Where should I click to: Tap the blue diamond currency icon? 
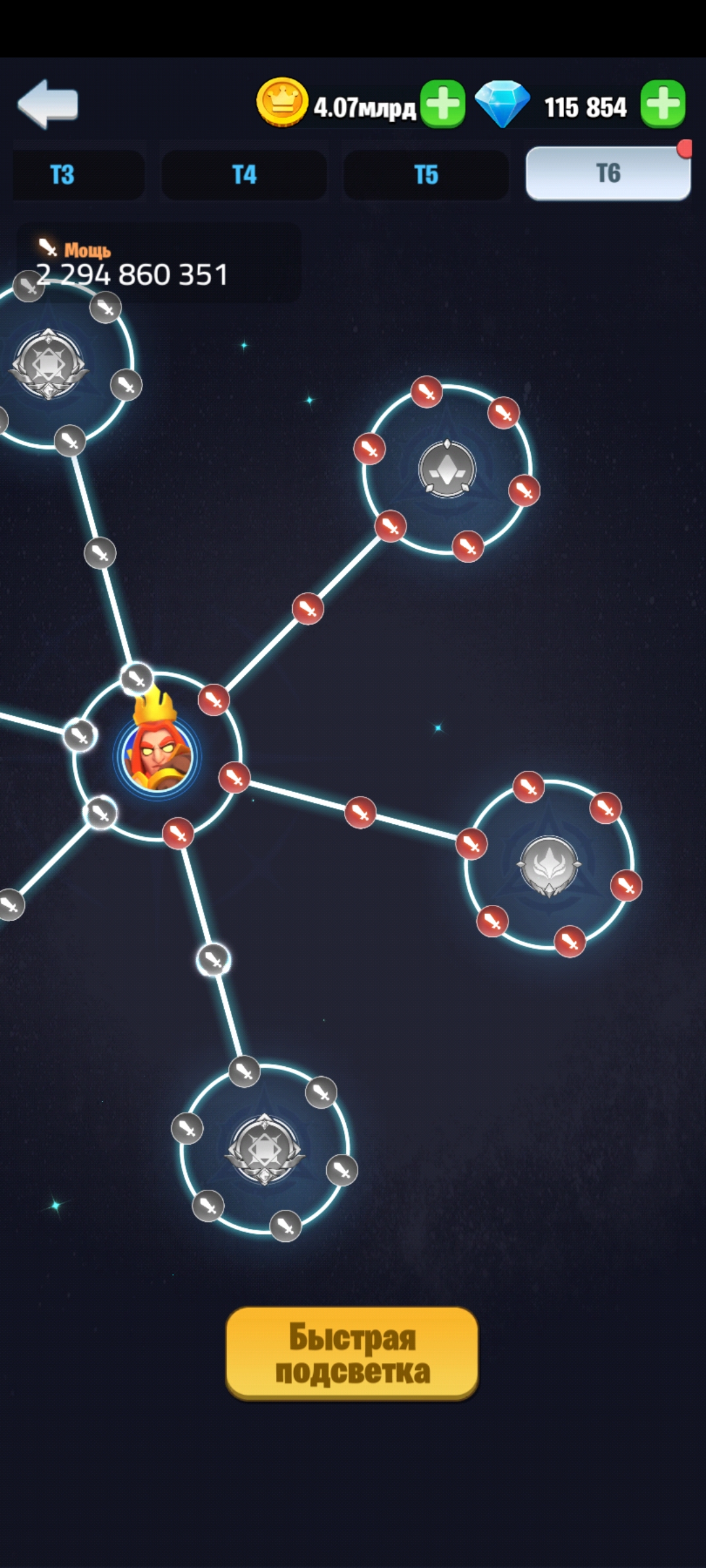[502, 103]
